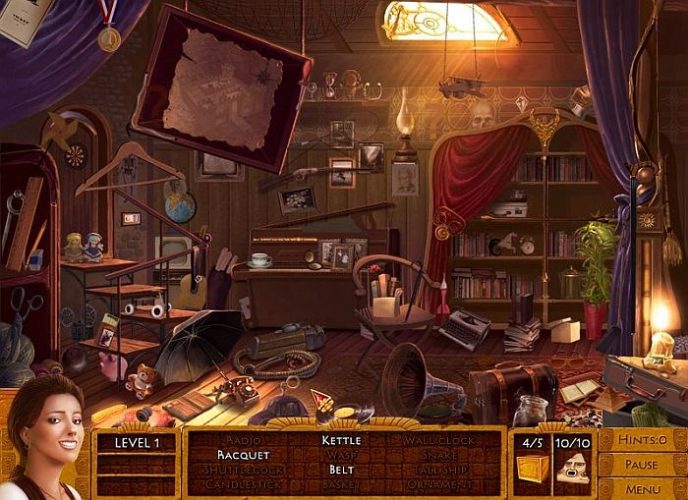The image size is (688, 500).
Task: Click the Hints button
Action: click(x=642, y=440)
